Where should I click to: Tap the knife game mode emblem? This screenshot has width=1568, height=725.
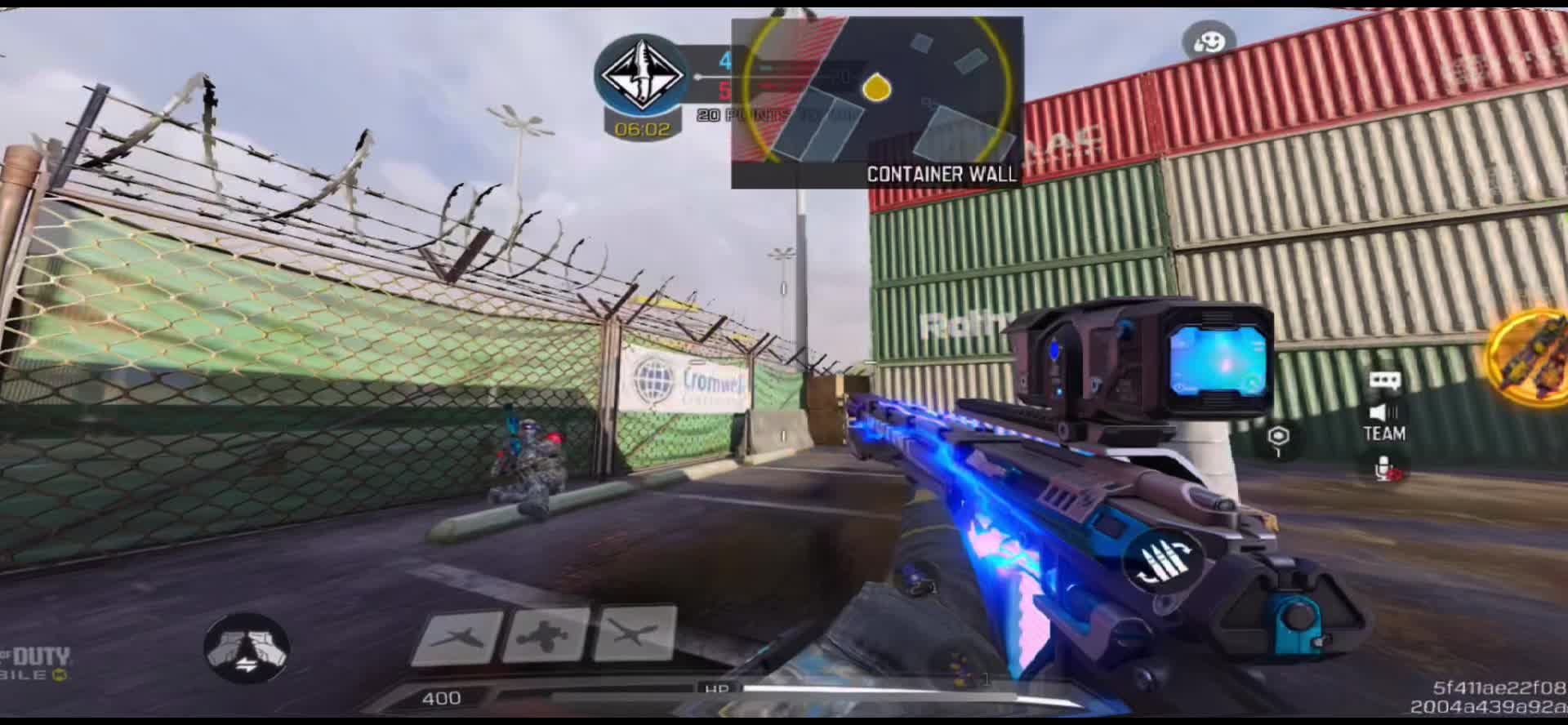tap(642, 74)
